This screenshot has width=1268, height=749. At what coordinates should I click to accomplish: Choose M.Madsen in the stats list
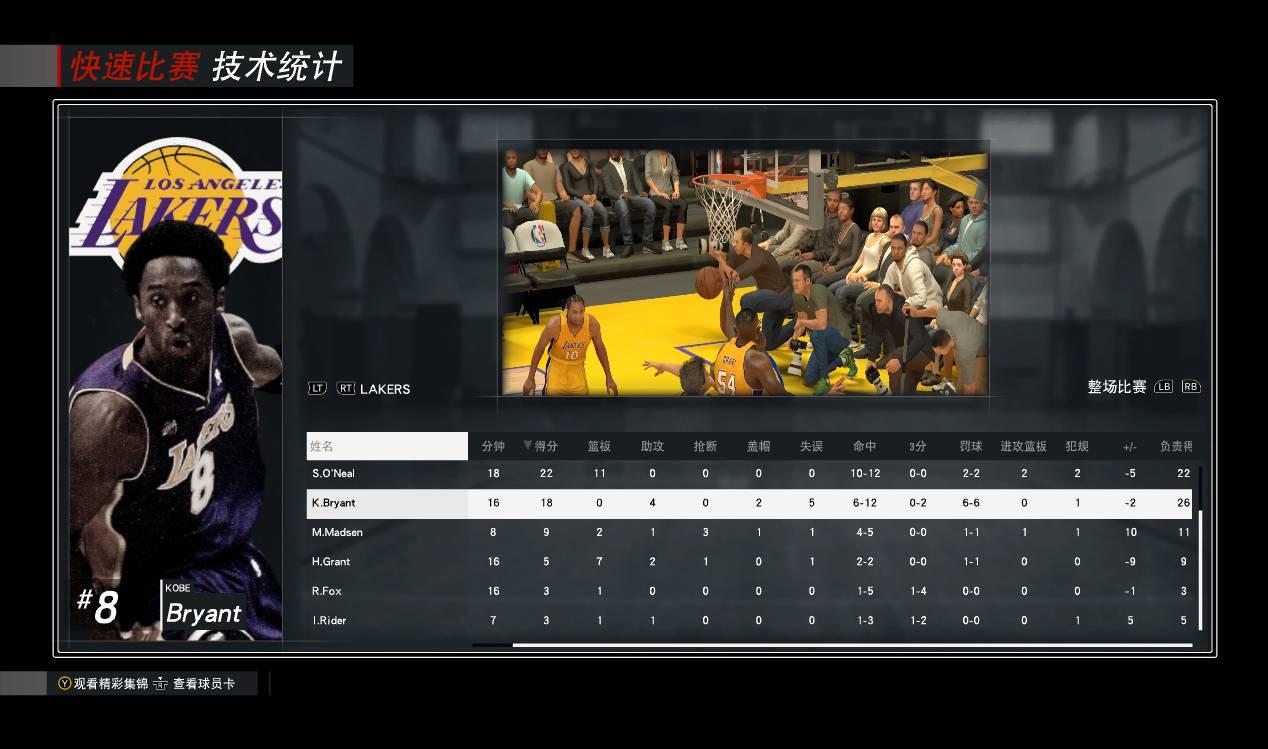coord(337,532)
